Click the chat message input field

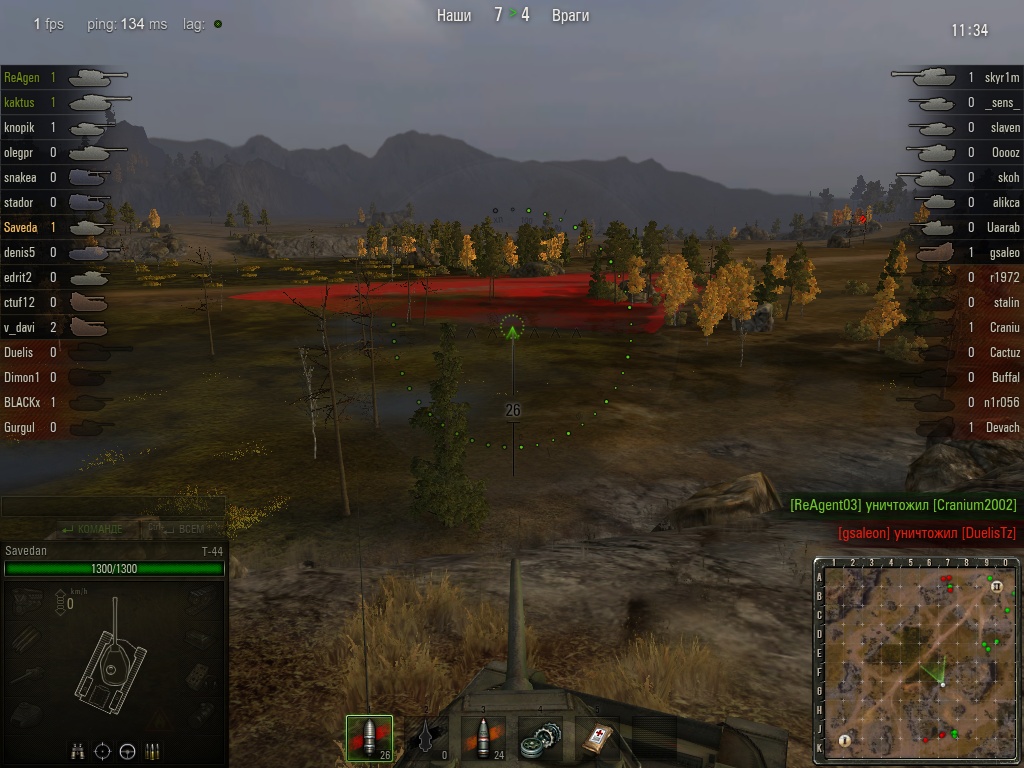click(x=112, y=507)
